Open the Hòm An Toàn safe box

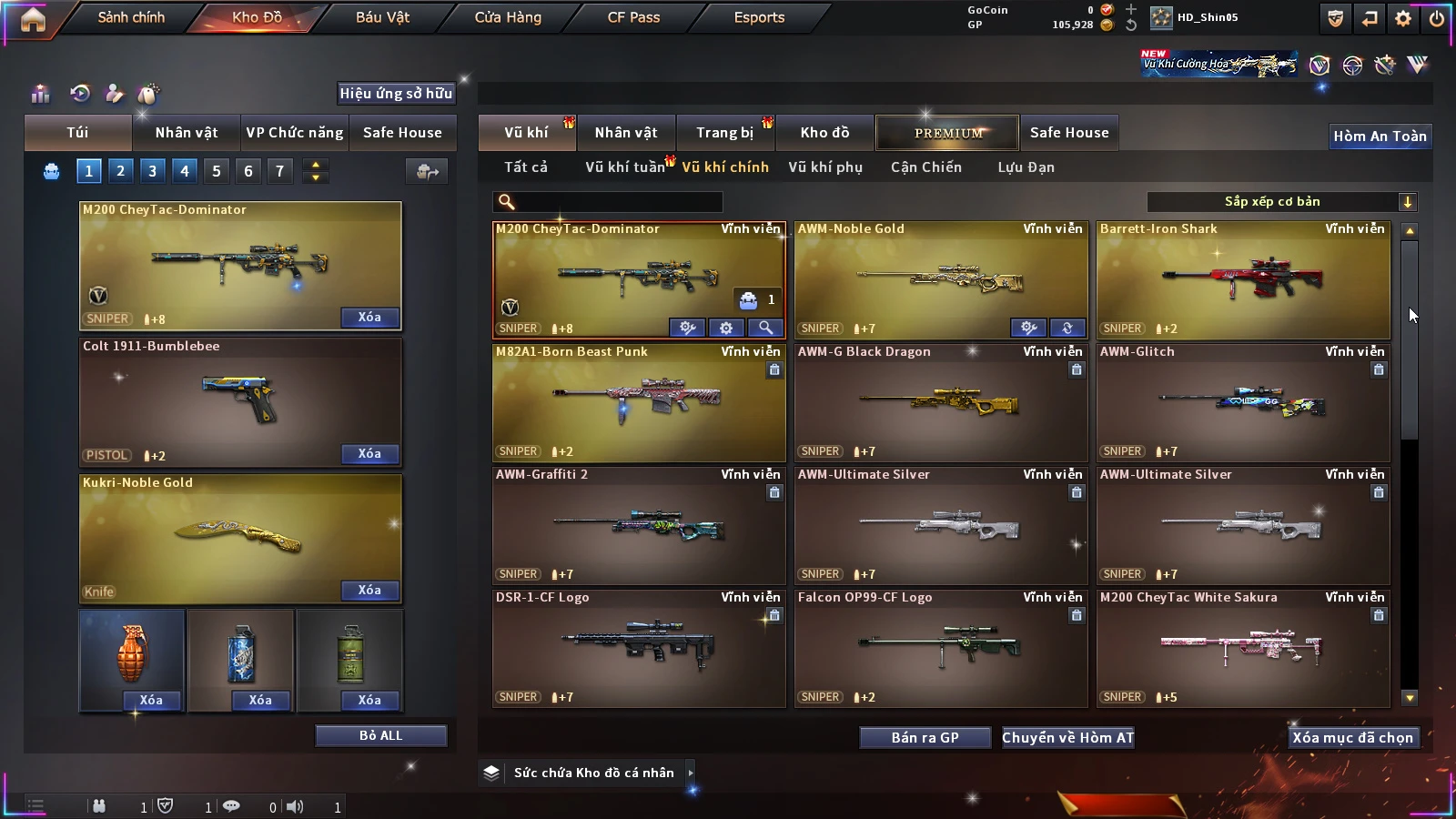click(x=1380, y=136)
